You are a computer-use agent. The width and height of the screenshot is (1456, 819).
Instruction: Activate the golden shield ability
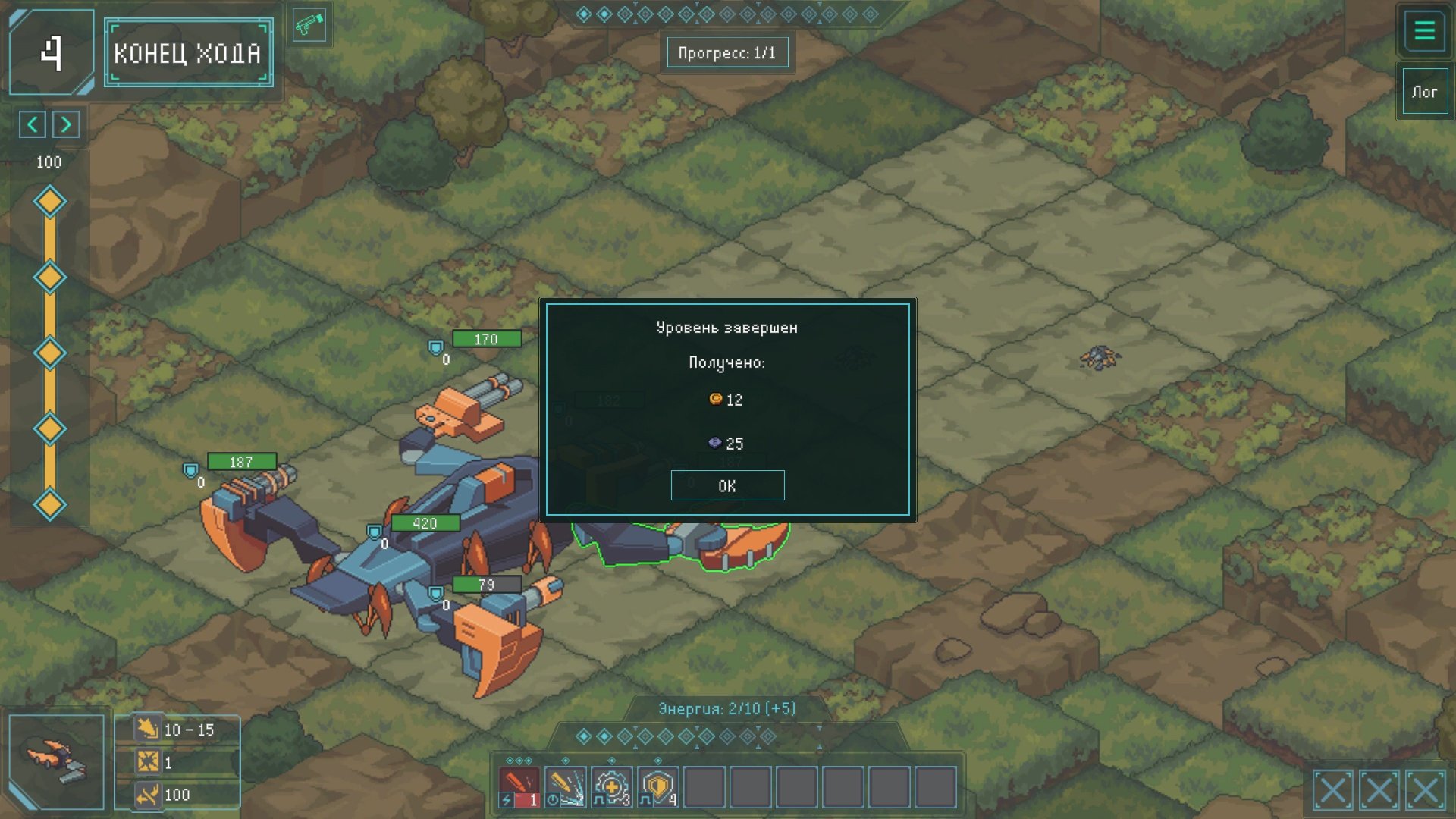pos(657,787)
